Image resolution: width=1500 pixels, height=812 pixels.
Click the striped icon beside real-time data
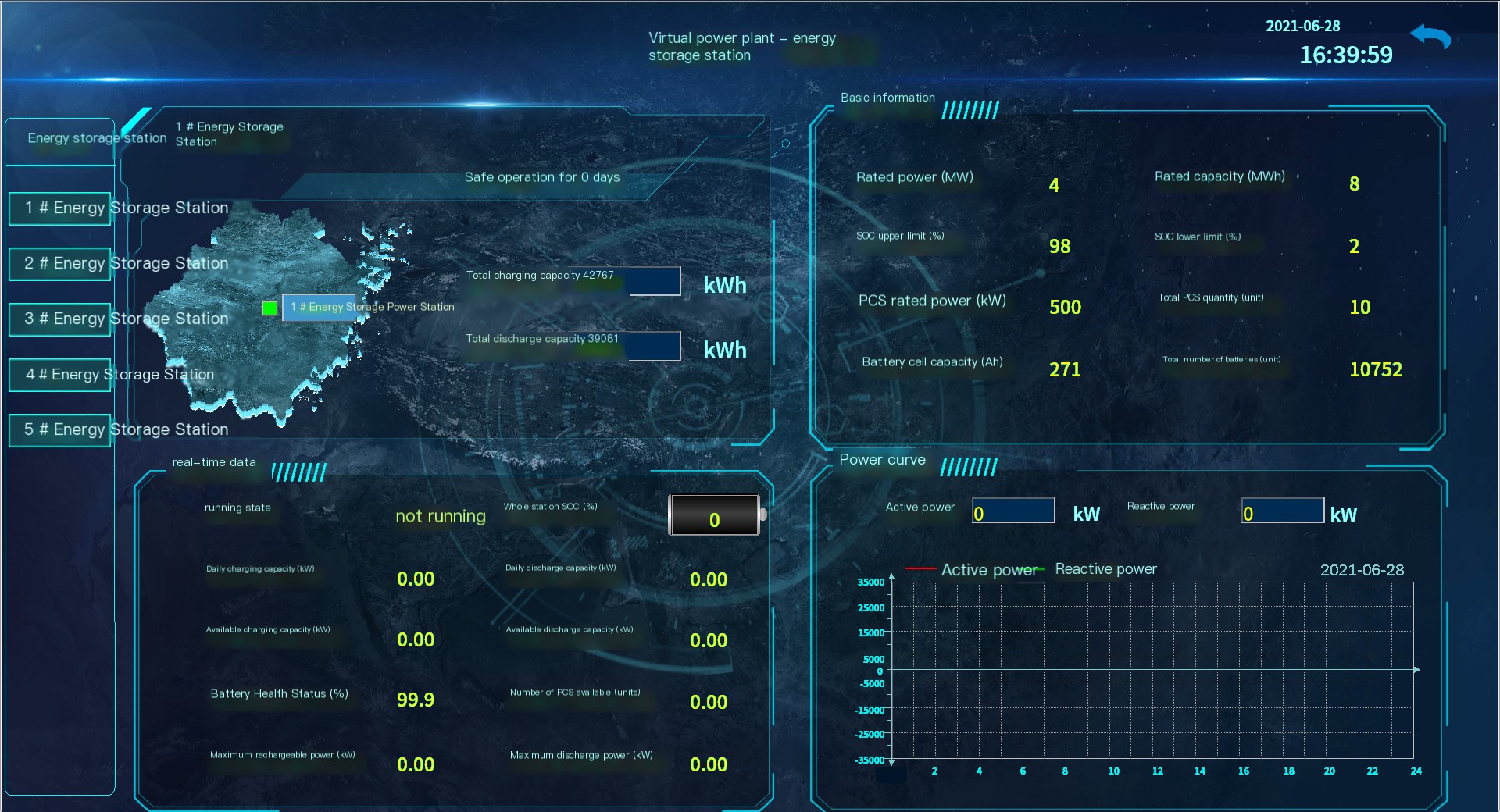[299, 471]
